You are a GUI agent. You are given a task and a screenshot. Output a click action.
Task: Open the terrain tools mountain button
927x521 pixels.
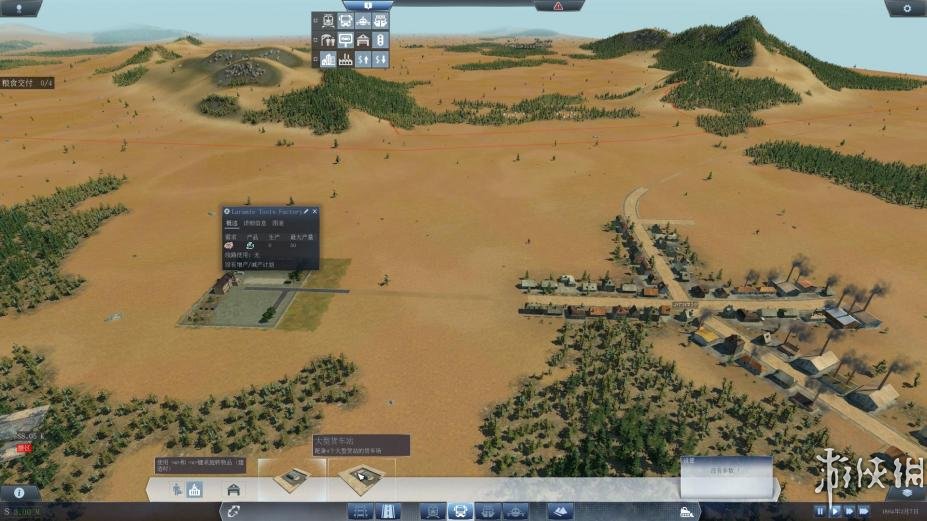(560, 511)
